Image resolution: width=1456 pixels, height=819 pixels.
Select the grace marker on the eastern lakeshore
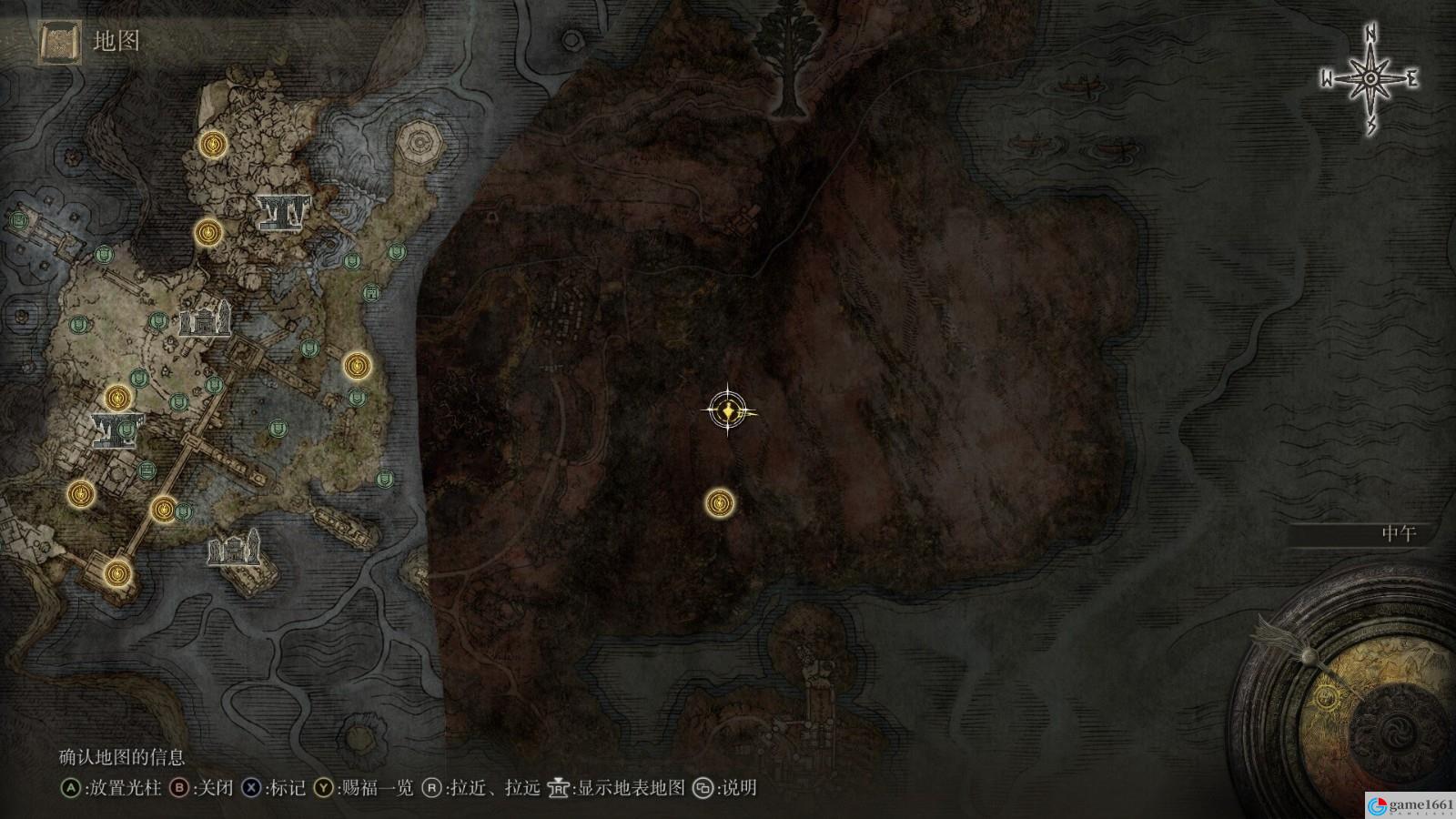[357, 366]
